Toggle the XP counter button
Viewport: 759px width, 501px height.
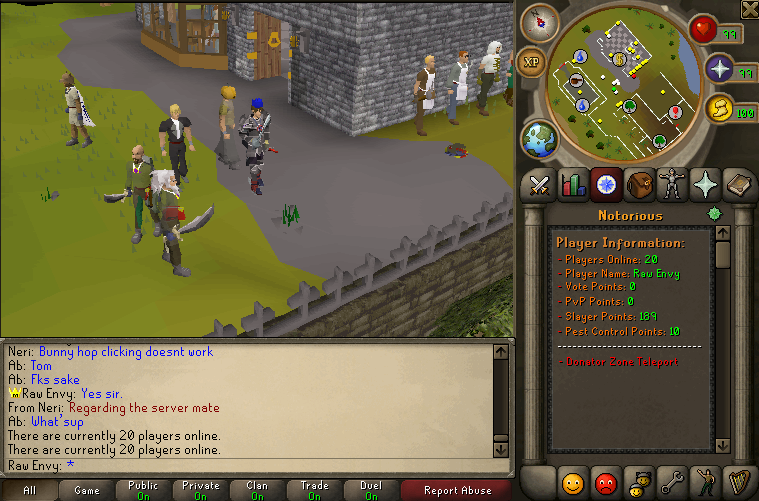click(532, 62)
